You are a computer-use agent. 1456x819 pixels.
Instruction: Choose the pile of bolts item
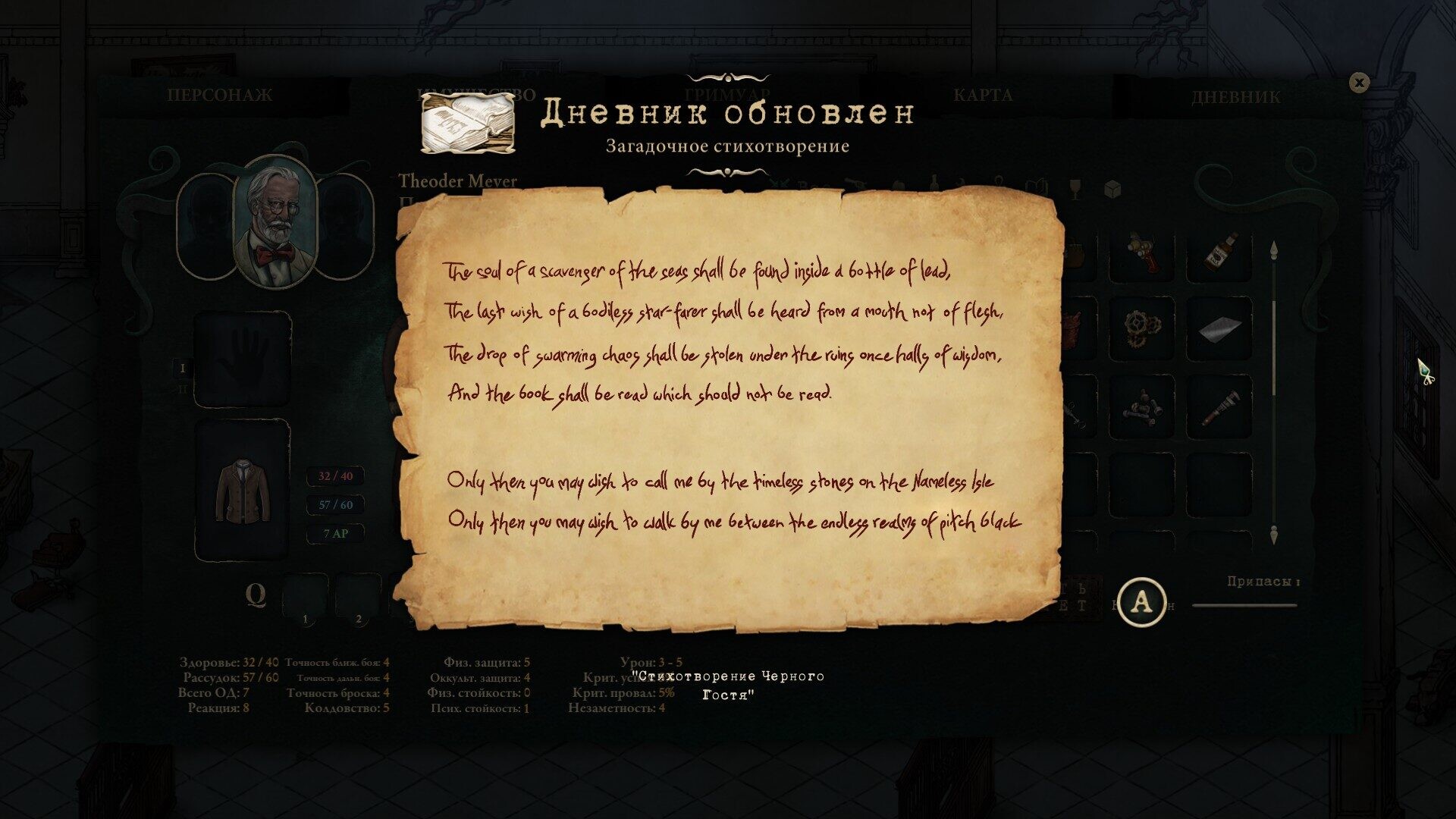[1142, 407]
